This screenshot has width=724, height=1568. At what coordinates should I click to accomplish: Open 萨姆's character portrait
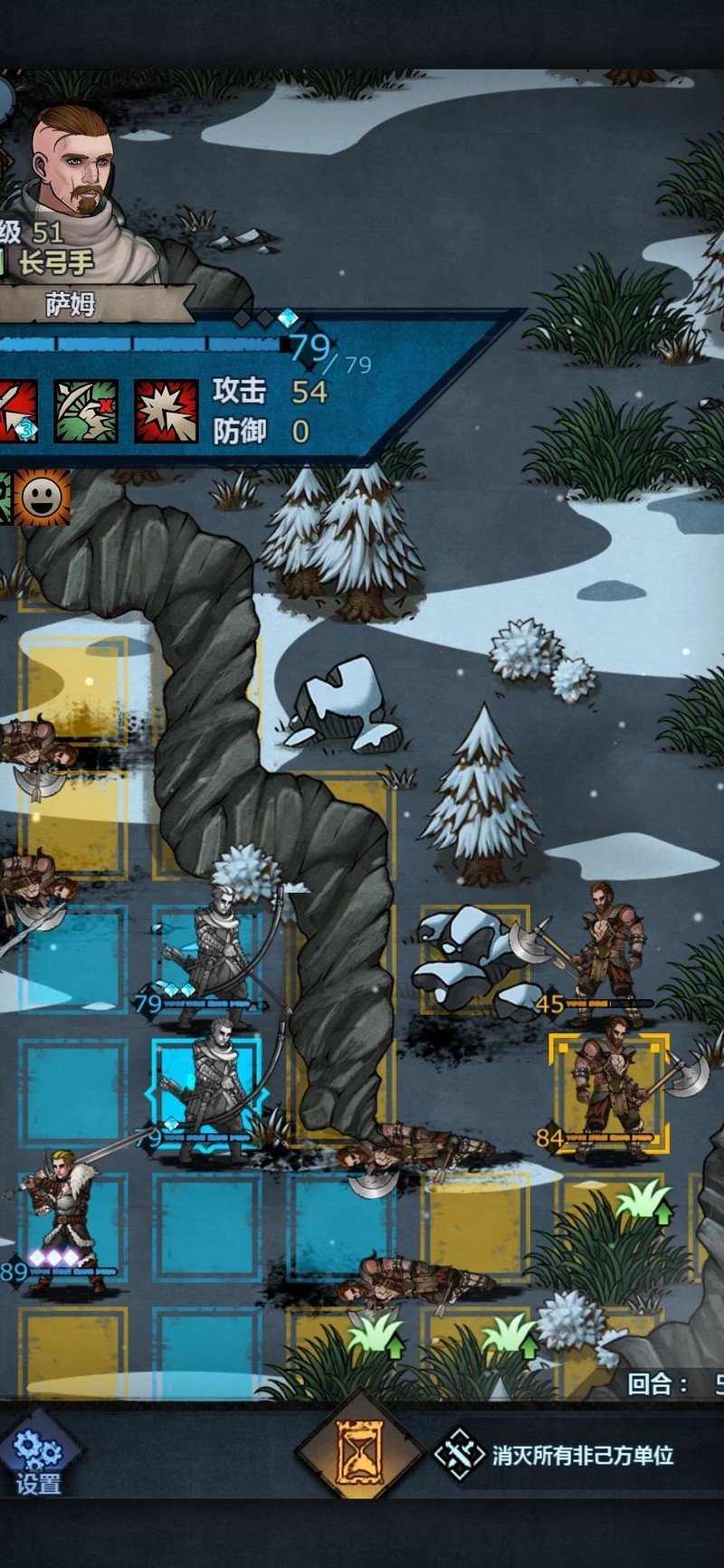tap(72, 163)
